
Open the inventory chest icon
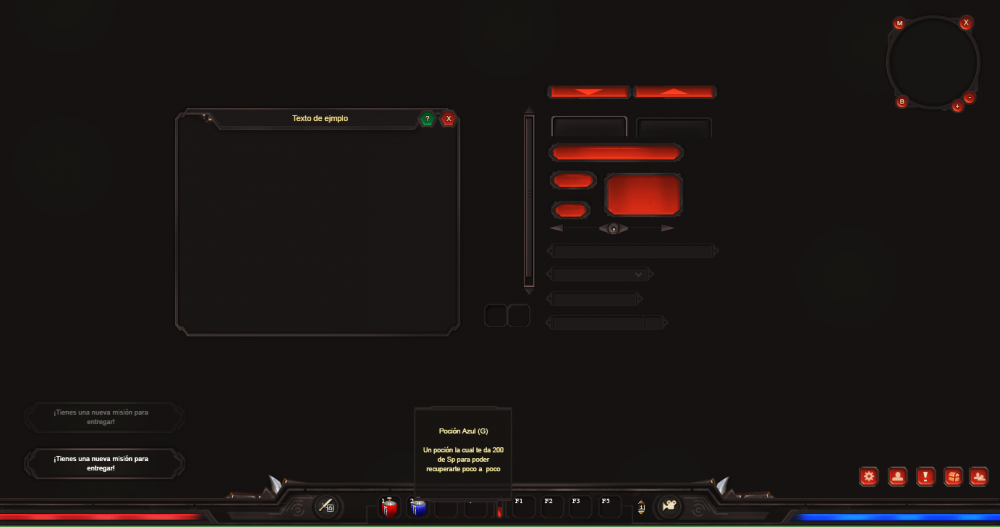[953, 477]
